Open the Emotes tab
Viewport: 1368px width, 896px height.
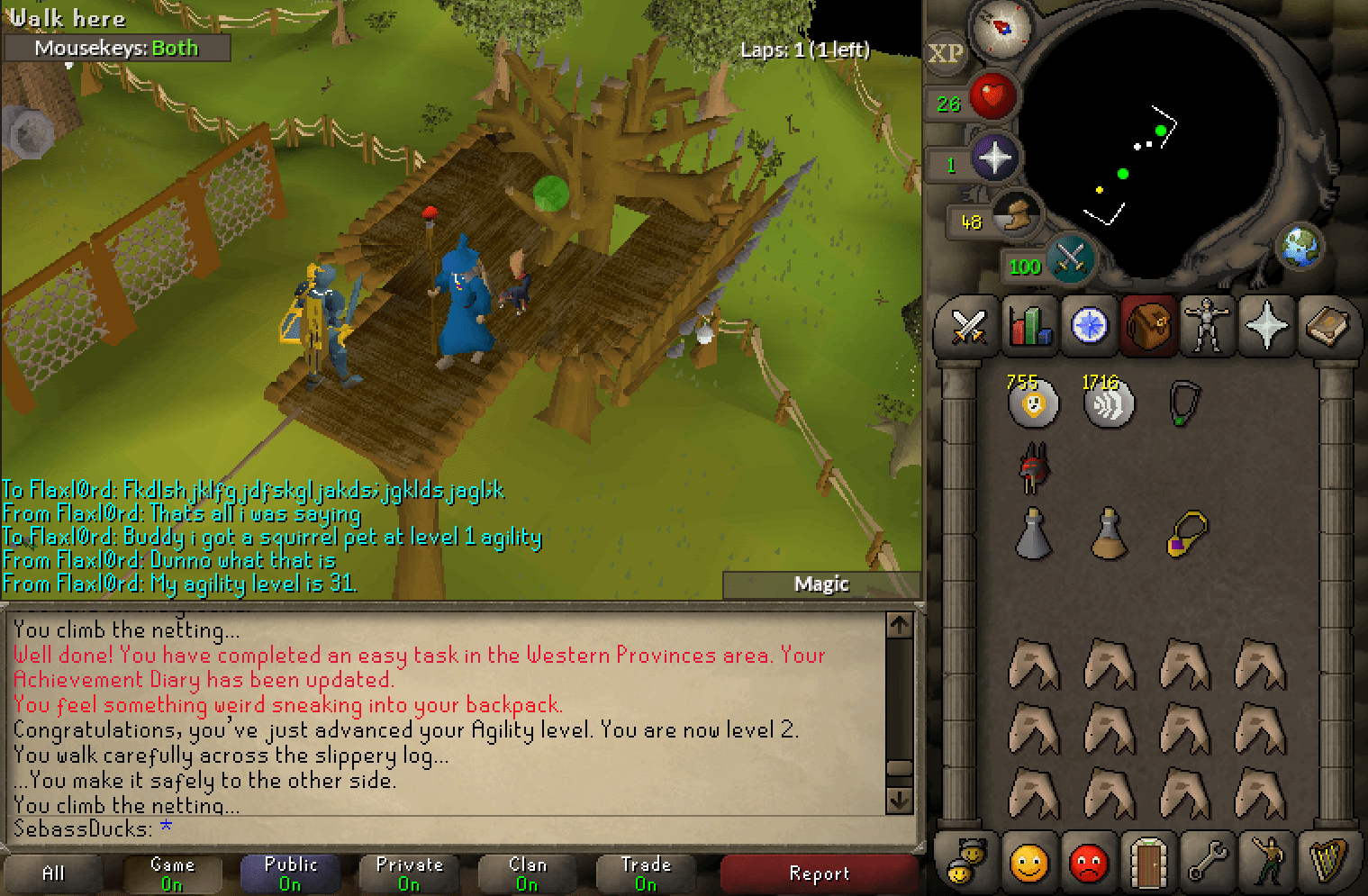(x=1270, y=862)
